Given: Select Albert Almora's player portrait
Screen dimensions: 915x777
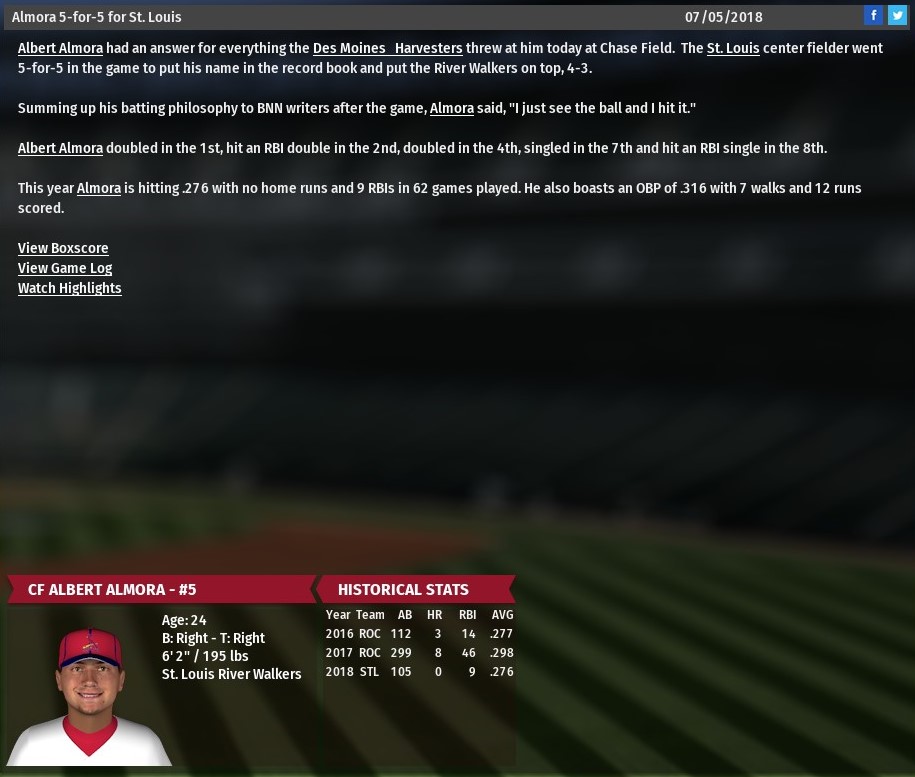Looking at the screenshot, I should point(89,695).
